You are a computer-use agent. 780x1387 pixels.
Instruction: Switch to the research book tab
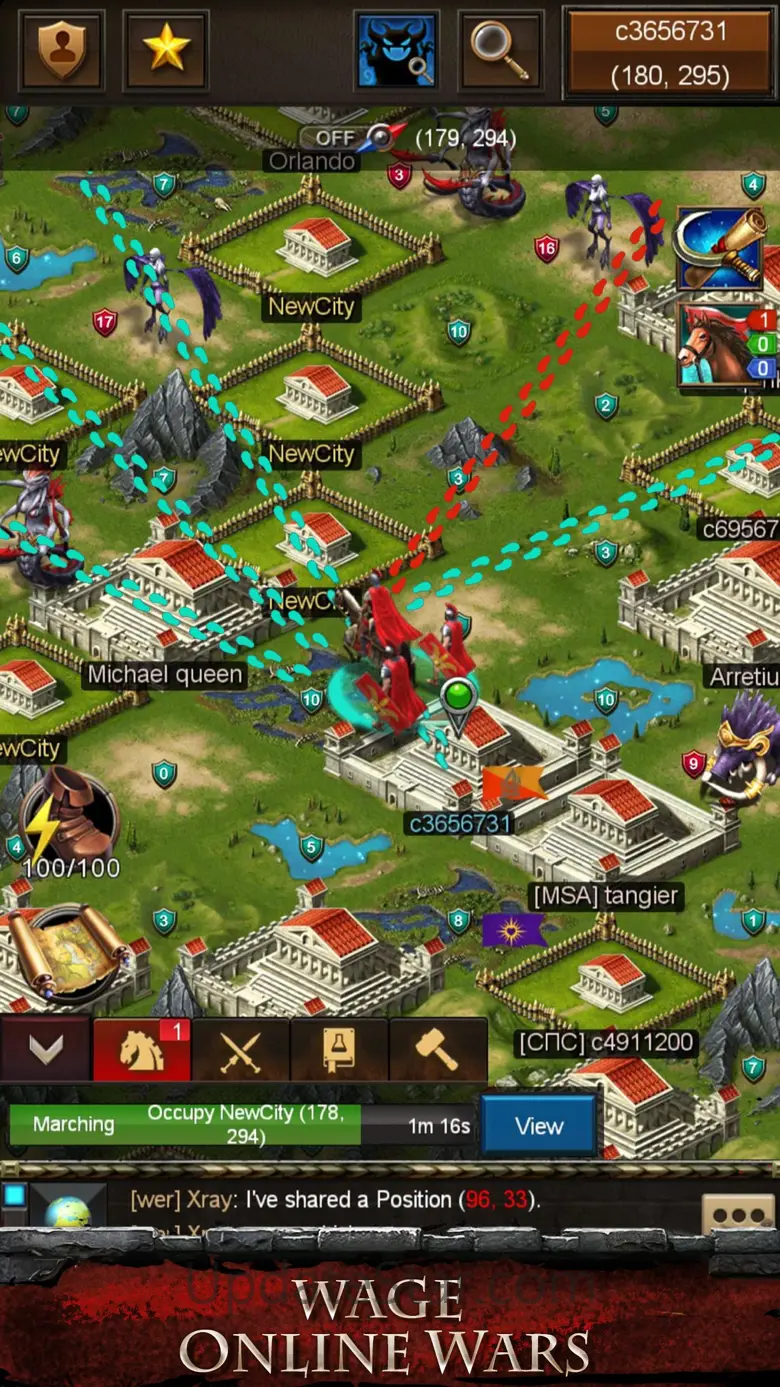click(338, 1050)
